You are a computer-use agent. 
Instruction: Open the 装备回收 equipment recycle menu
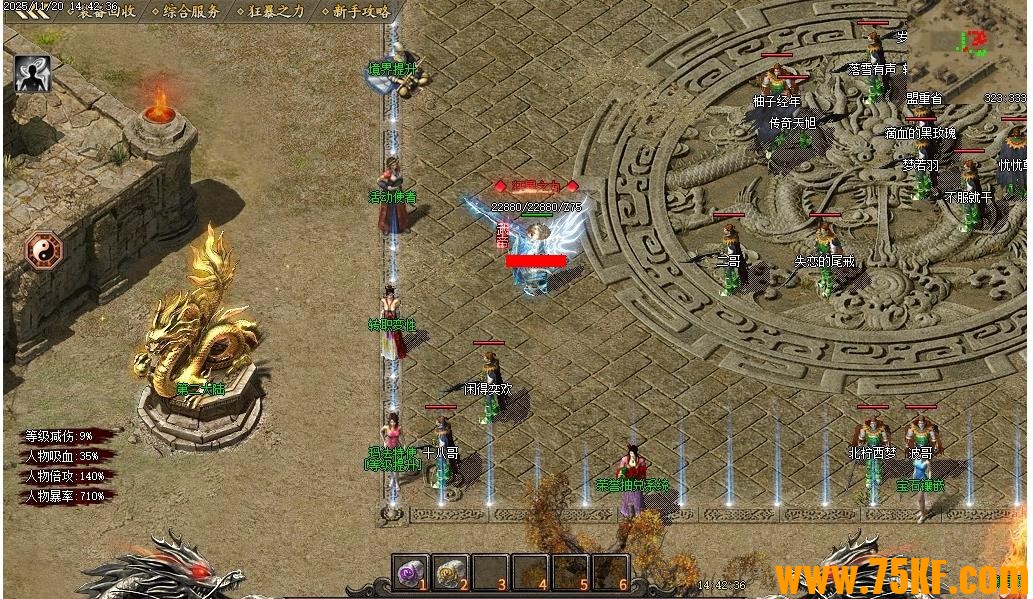107,12
